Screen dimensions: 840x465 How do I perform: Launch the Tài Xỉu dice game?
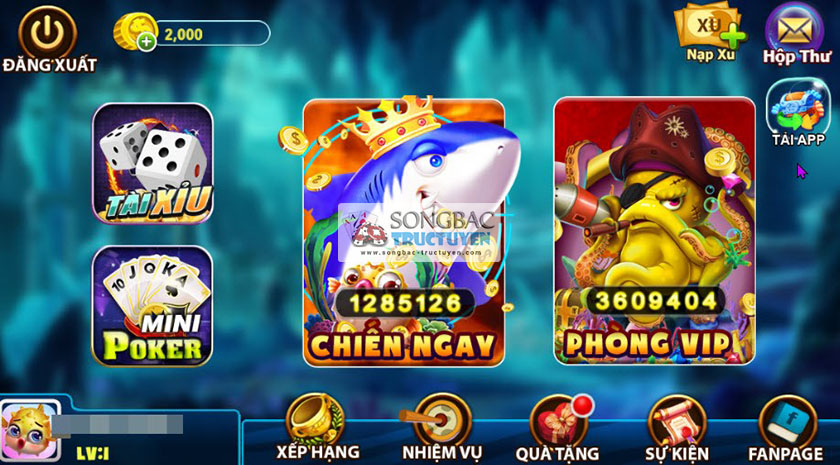[153, 163]
